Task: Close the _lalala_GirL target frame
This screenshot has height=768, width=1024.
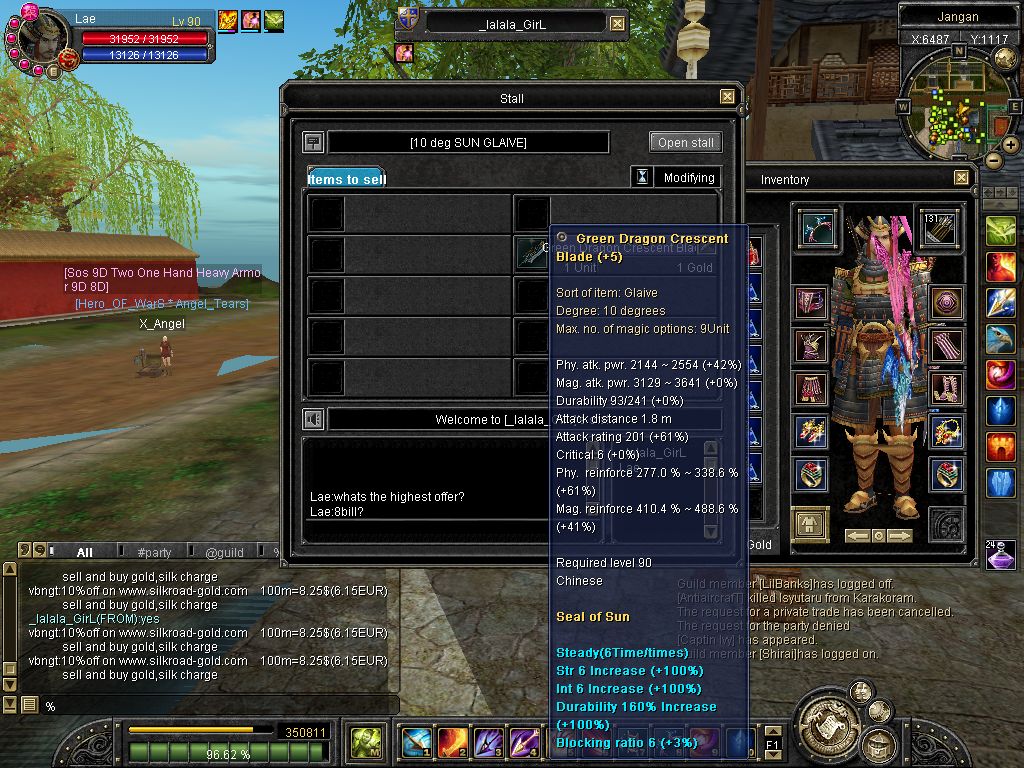Action: pos(617,24)
